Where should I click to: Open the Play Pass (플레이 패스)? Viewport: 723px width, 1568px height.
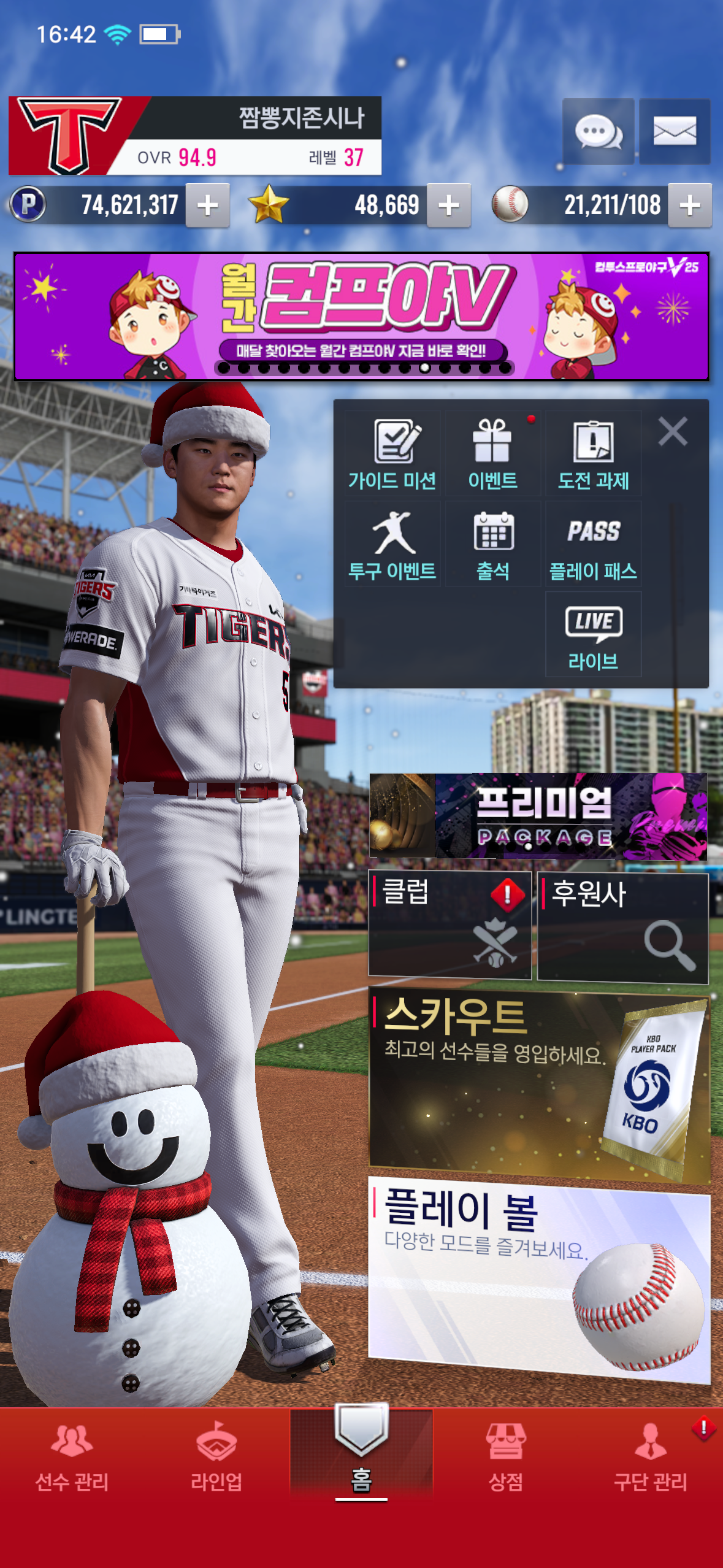[x=593, y=545]
